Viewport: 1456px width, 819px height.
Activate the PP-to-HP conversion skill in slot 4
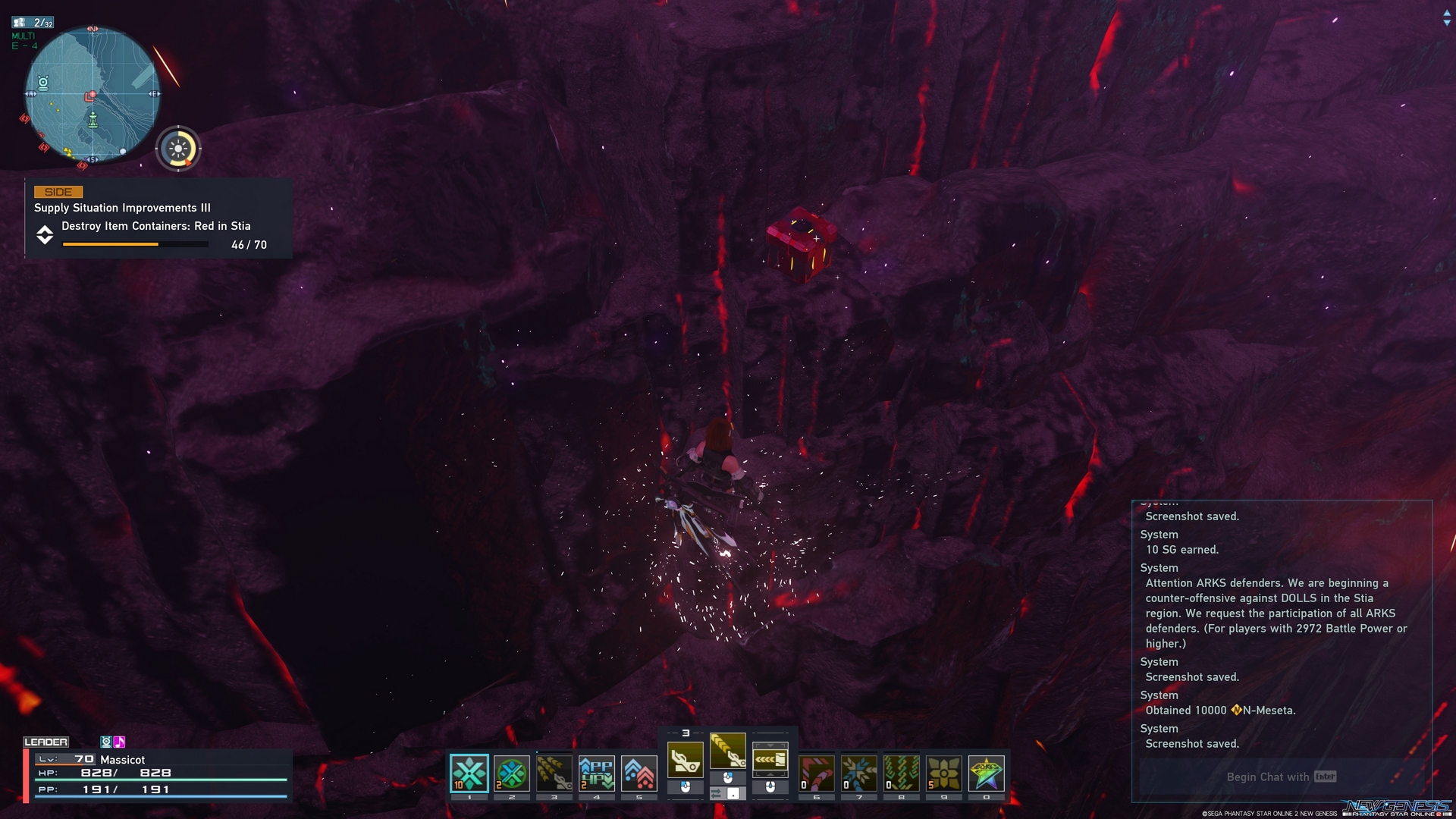click(x=595, y=772)
